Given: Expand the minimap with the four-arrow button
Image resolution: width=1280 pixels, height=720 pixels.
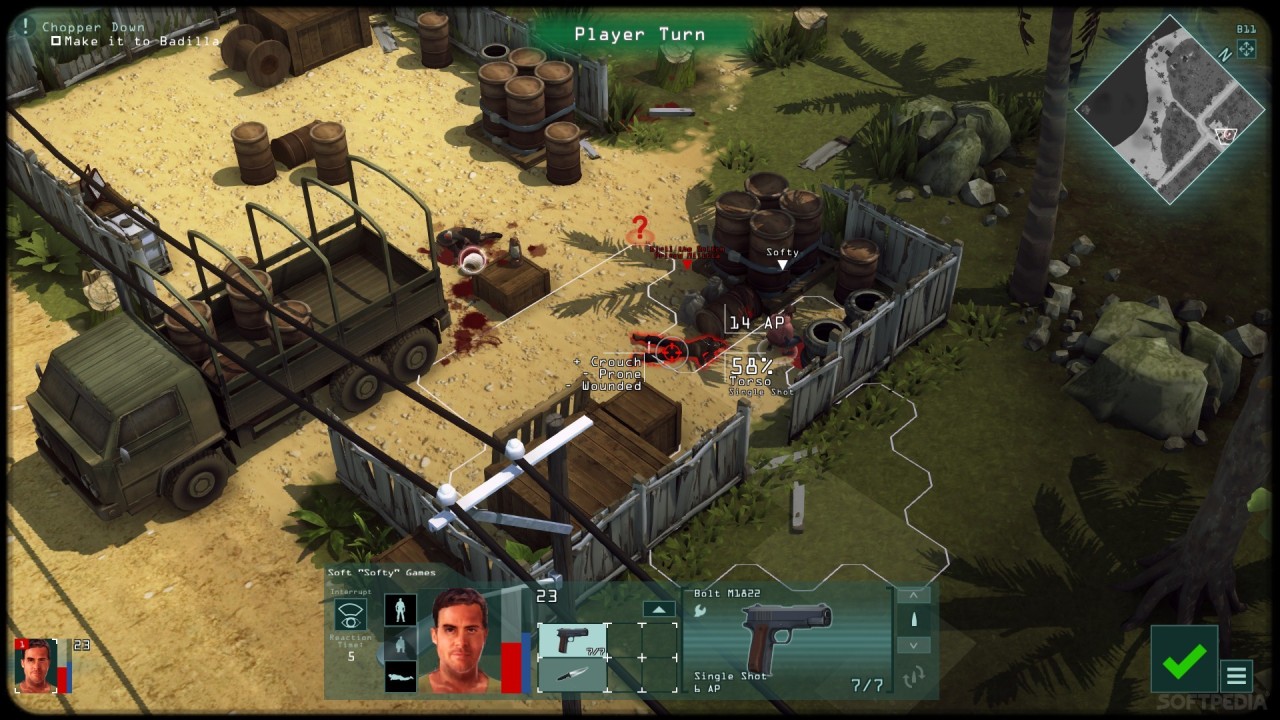Looking at the screenshot, I should 1246,49.
